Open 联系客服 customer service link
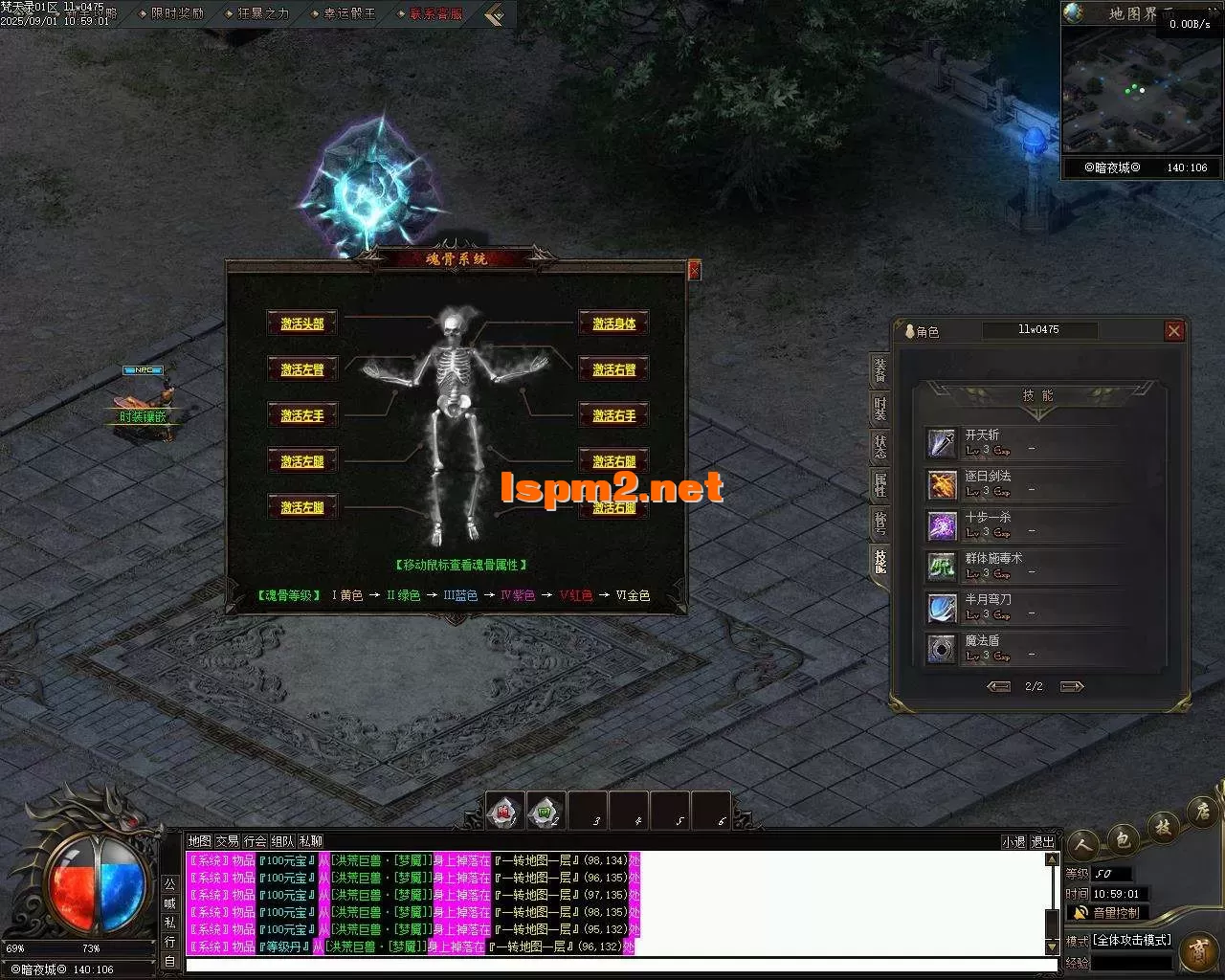 (435, 13)
